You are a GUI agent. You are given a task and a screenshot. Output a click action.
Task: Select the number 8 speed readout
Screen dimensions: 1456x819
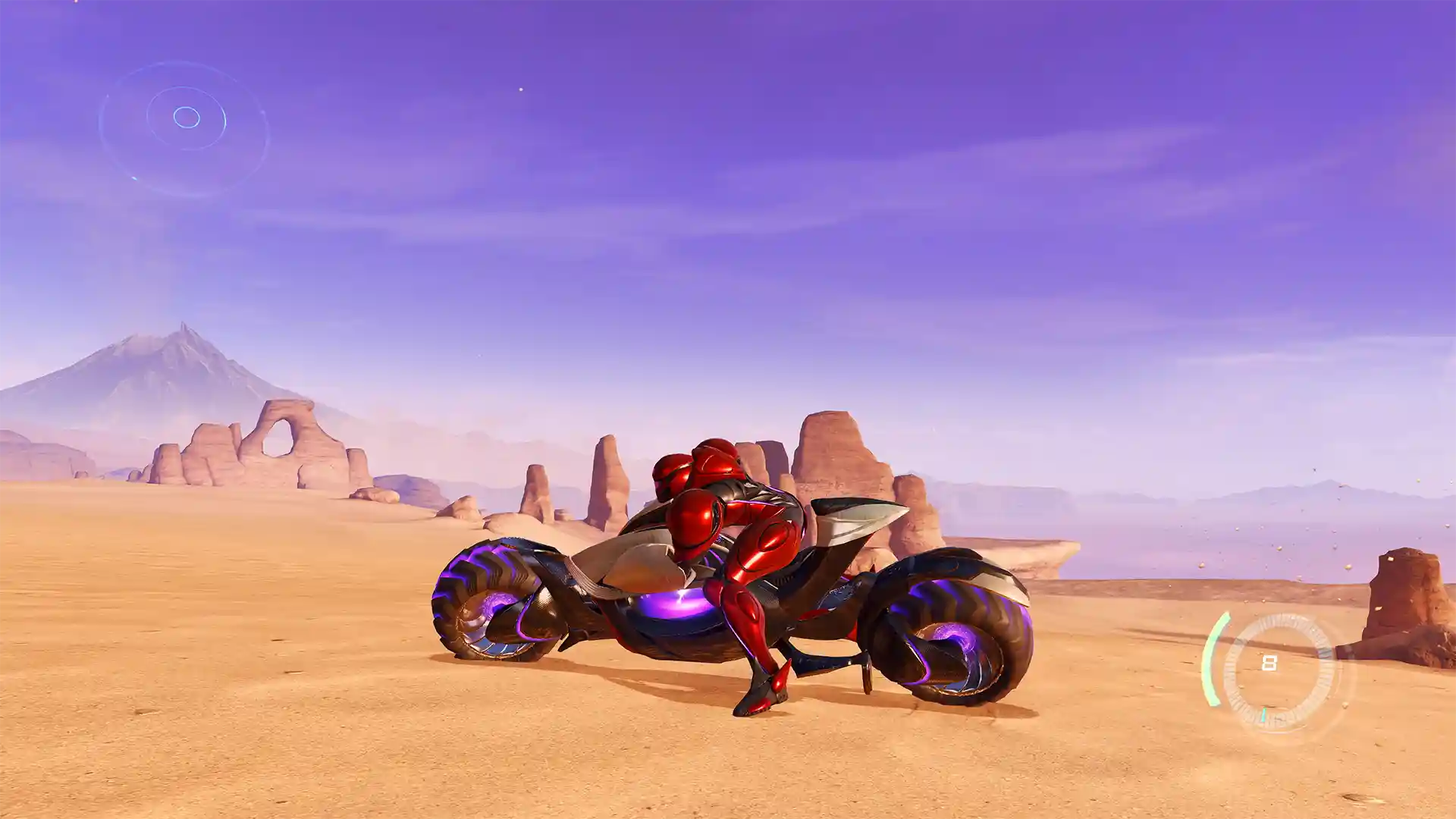(1269, 662)
